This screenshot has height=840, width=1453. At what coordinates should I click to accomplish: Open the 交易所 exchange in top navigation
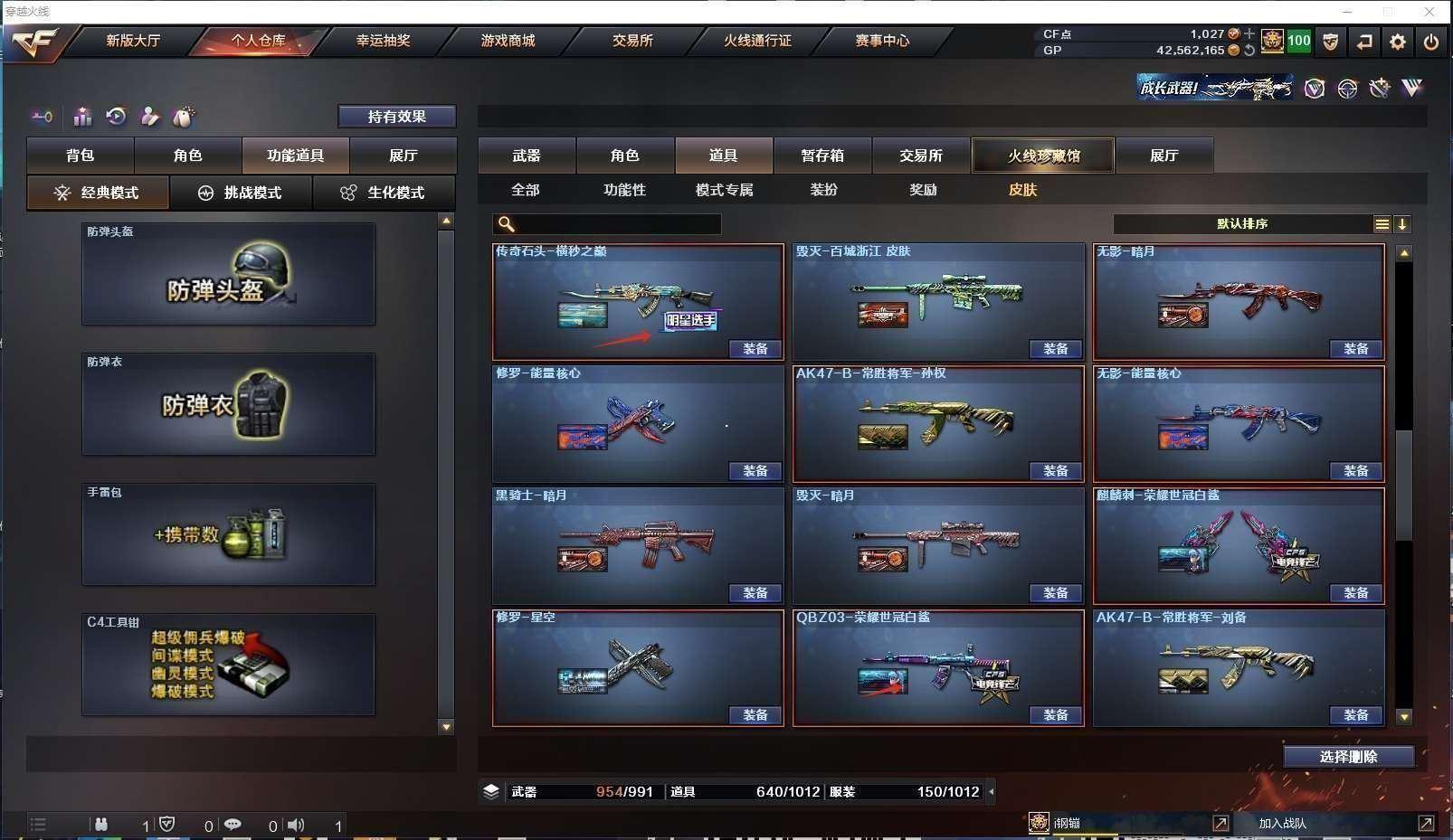tap(632, 41)
